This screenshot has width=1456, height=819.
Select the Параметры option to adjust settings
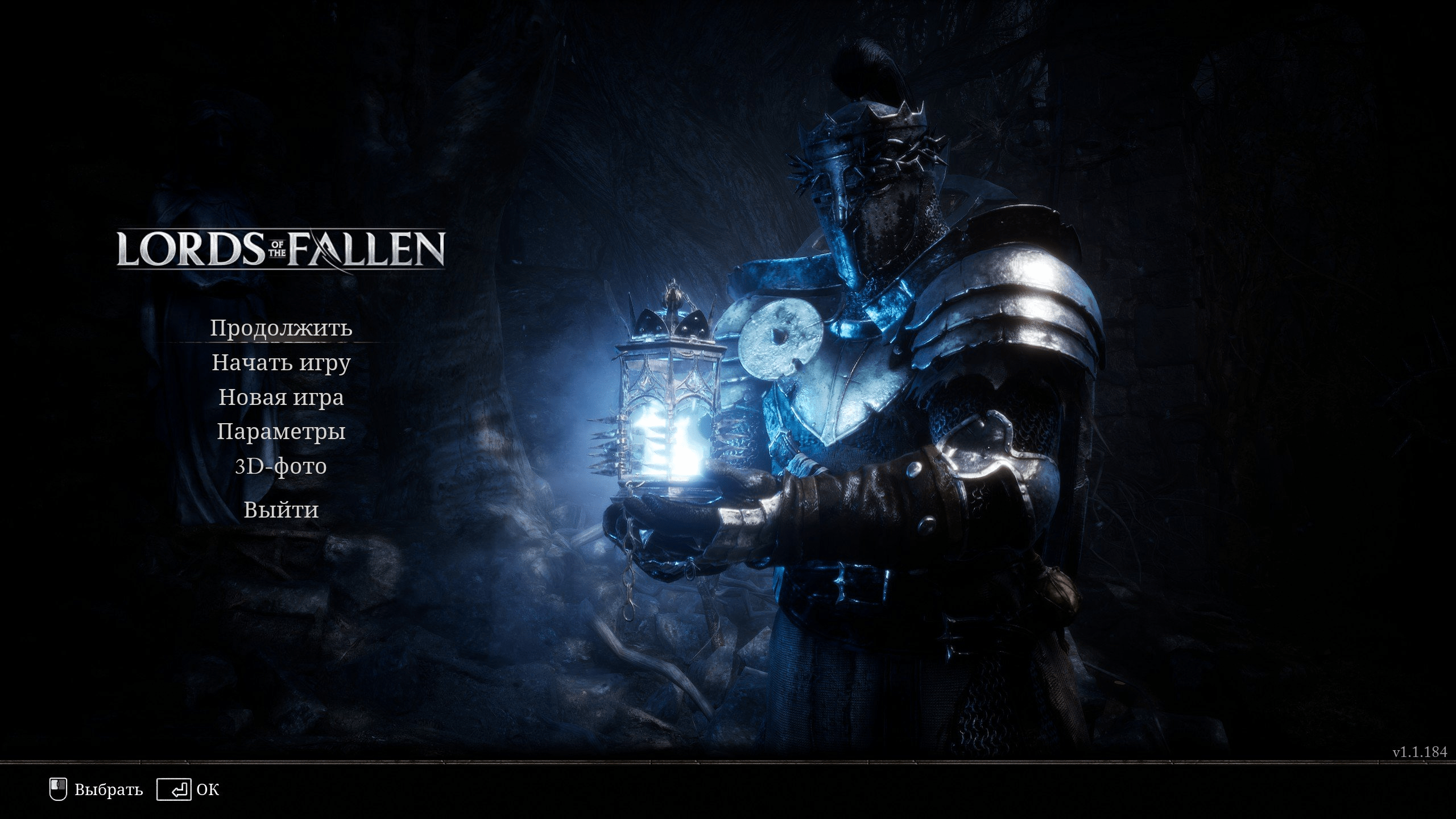[x=282, y=432]
